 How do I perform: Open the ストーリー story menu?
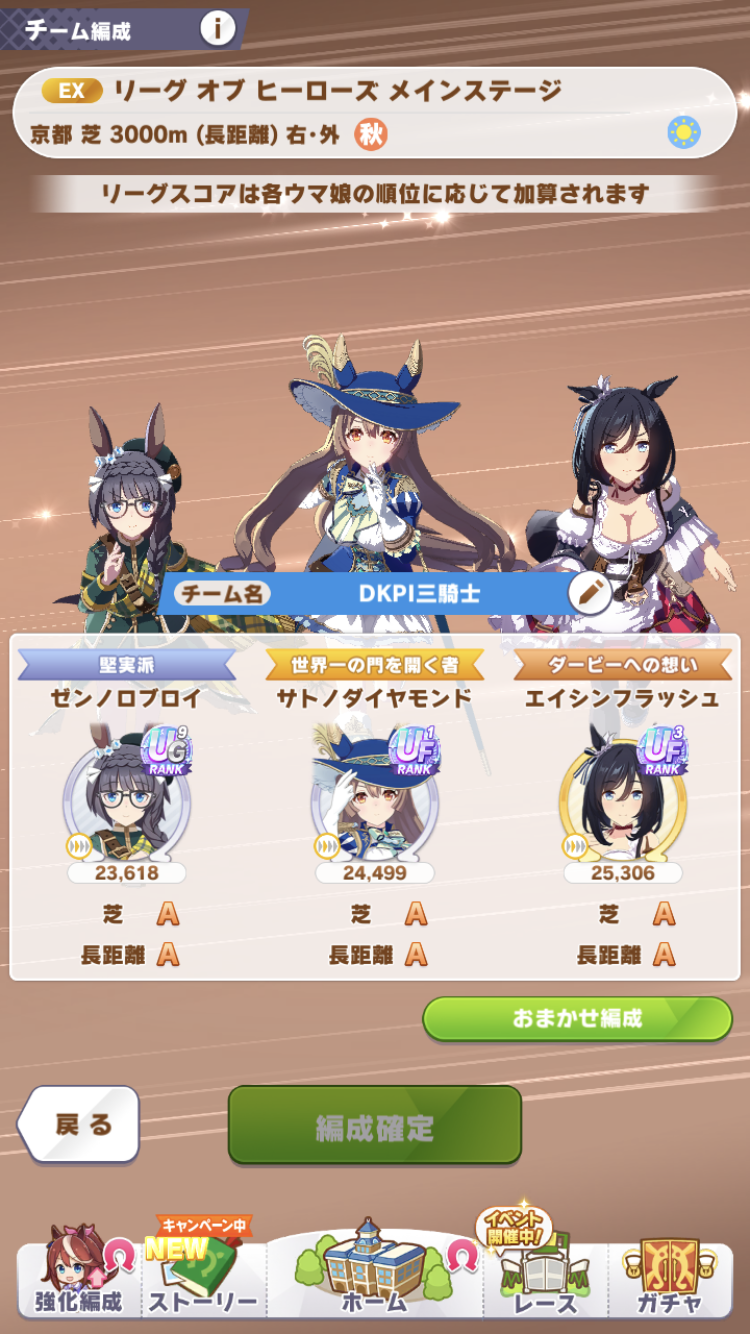203,1275
